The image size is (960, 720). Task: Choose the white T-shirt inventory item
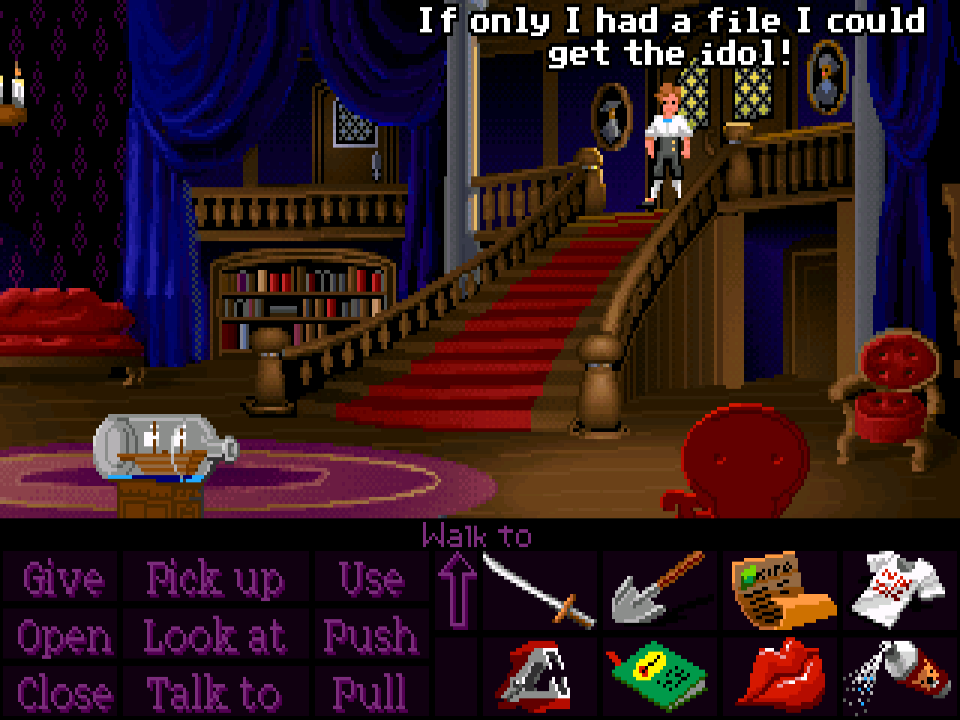pyautogui.click(x=896, y=590)
